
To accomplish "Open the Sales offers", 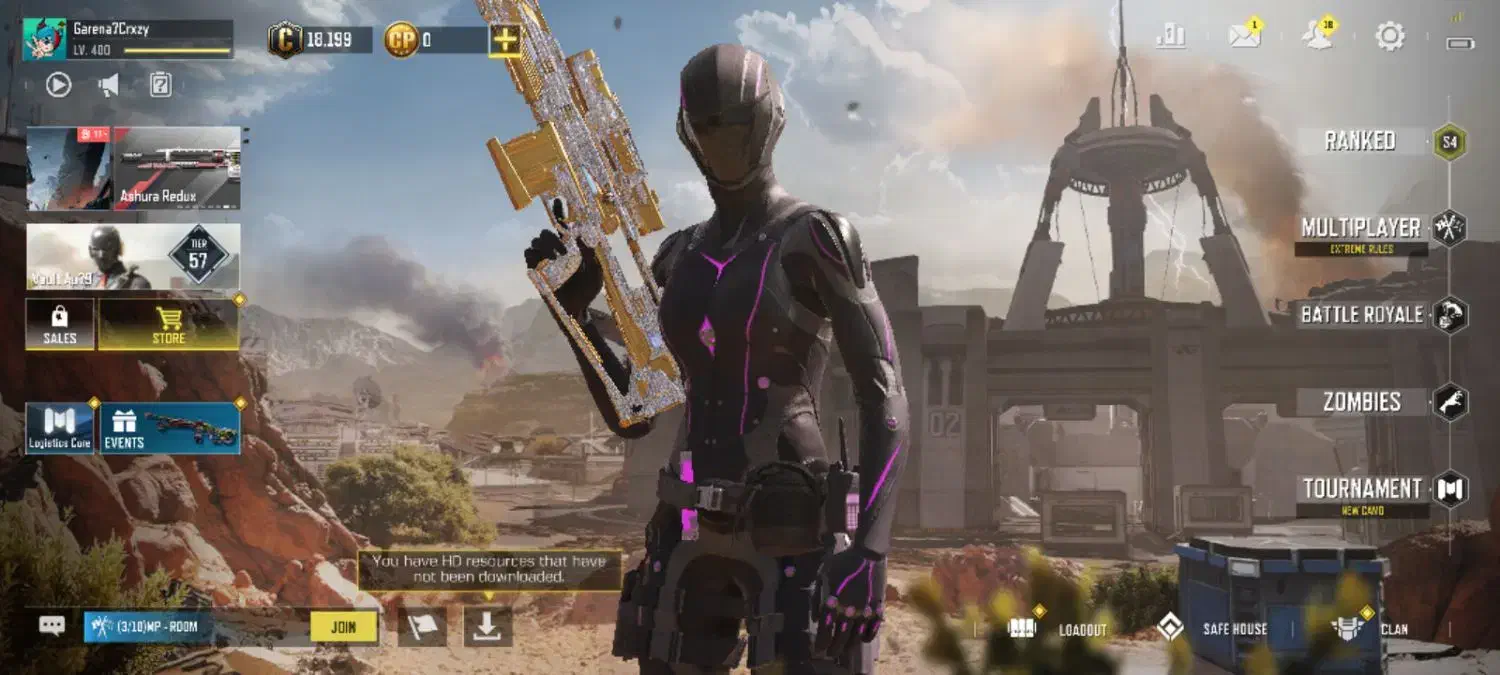I will (x=60, y=324).
